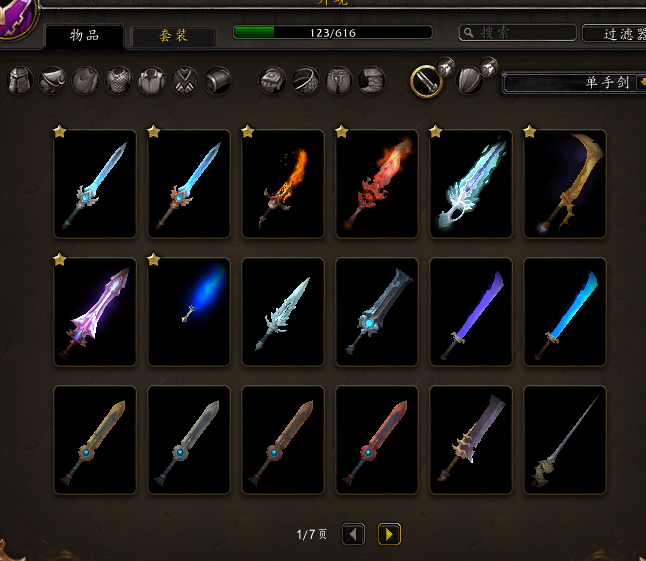
Task: Choose the off-hand shield slot icon
Action: pyautogui.click(x=470, y=80)
